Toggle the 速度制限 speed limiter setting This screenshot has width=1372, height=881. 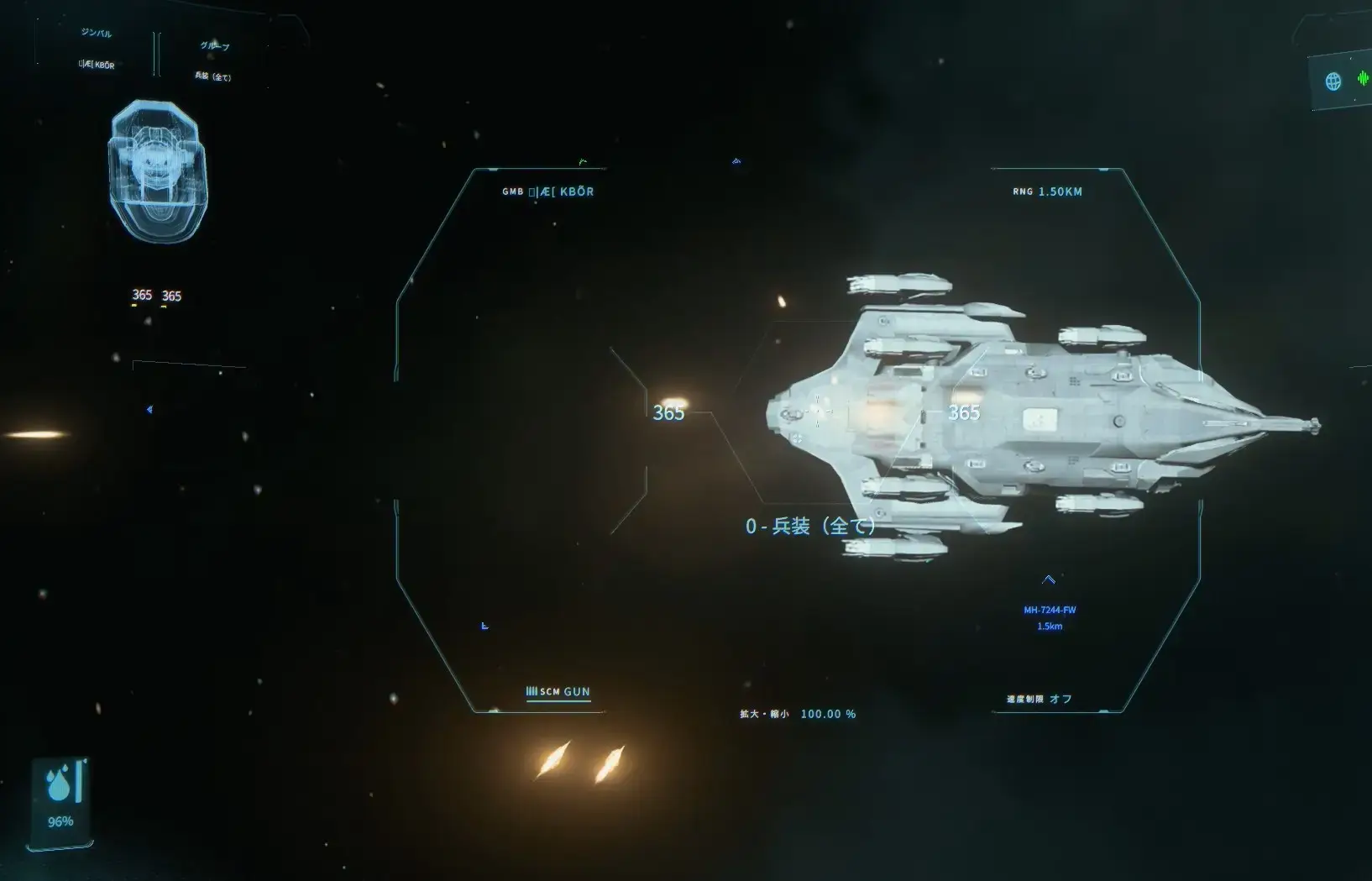(x=1039, y=699)
